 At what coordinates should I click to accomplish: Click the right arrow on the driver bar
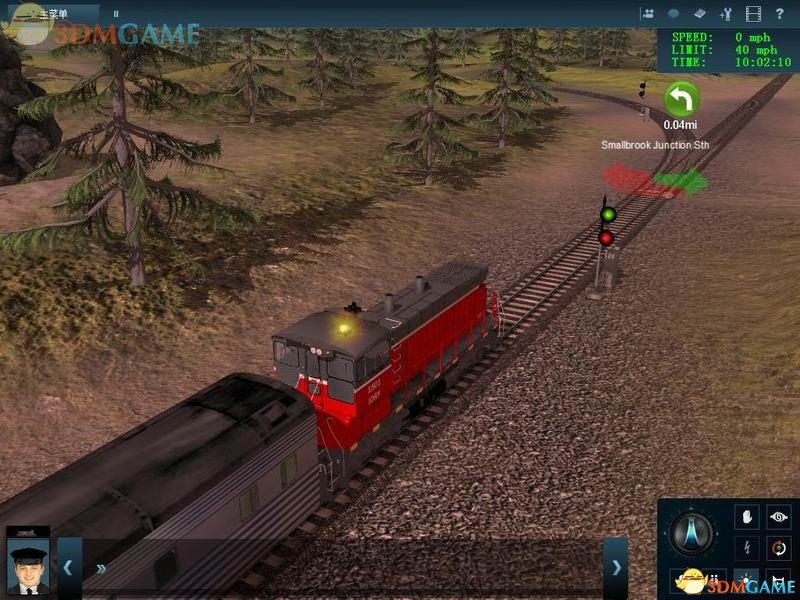[x=616, y=567]
